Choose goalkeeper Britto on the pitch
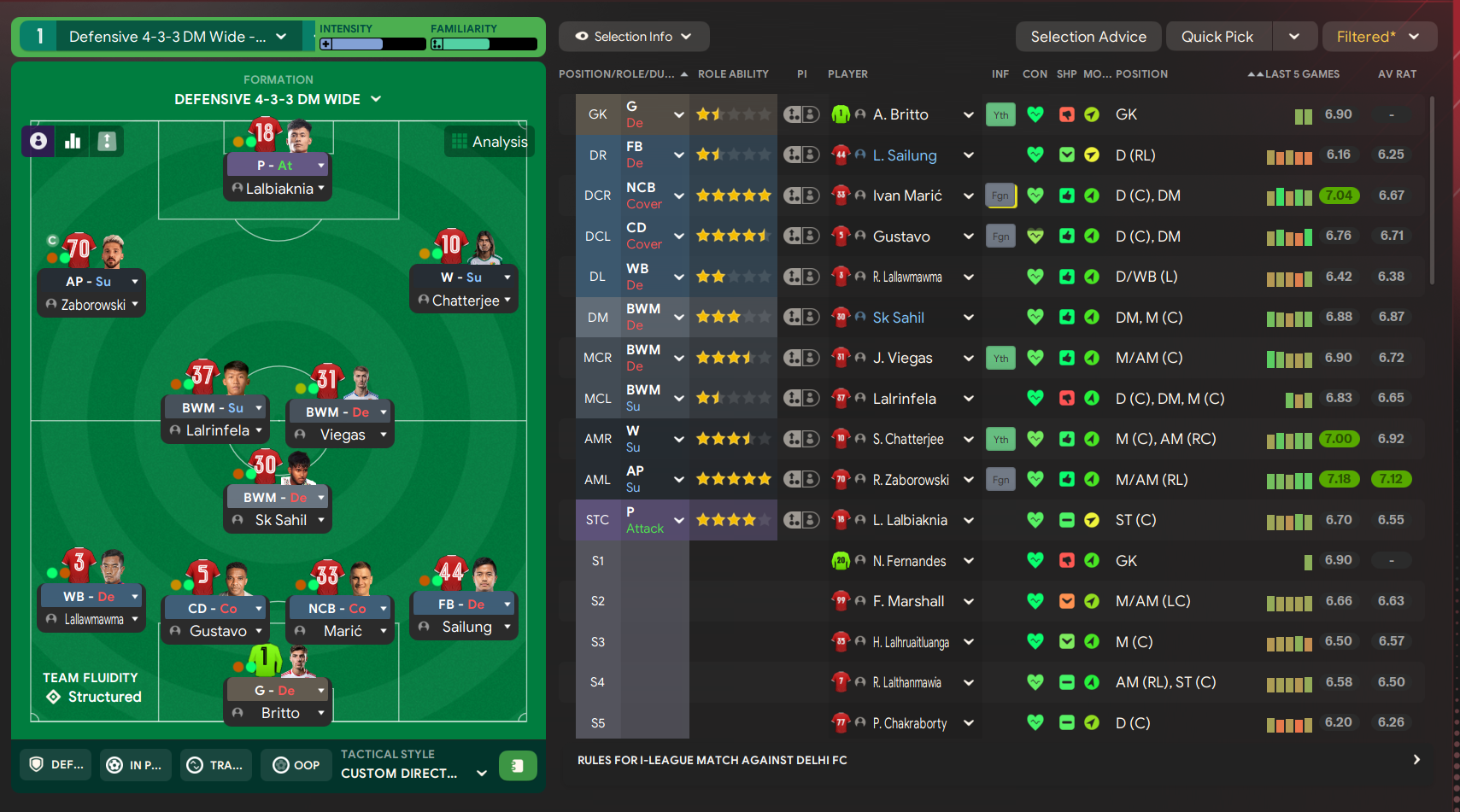 coord(279,713)
